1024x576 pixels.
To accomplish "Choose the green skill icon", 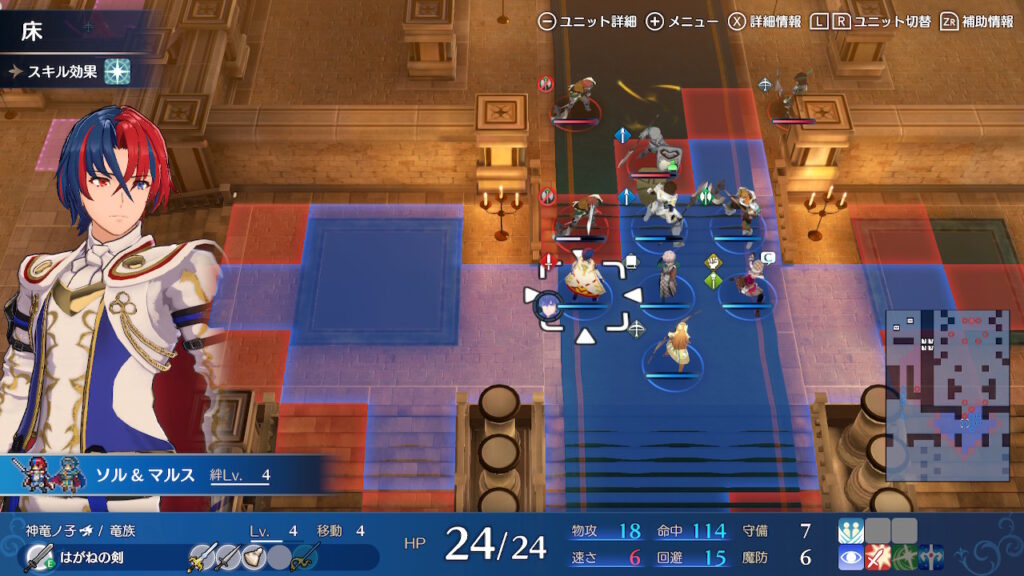I will [904, 557].
